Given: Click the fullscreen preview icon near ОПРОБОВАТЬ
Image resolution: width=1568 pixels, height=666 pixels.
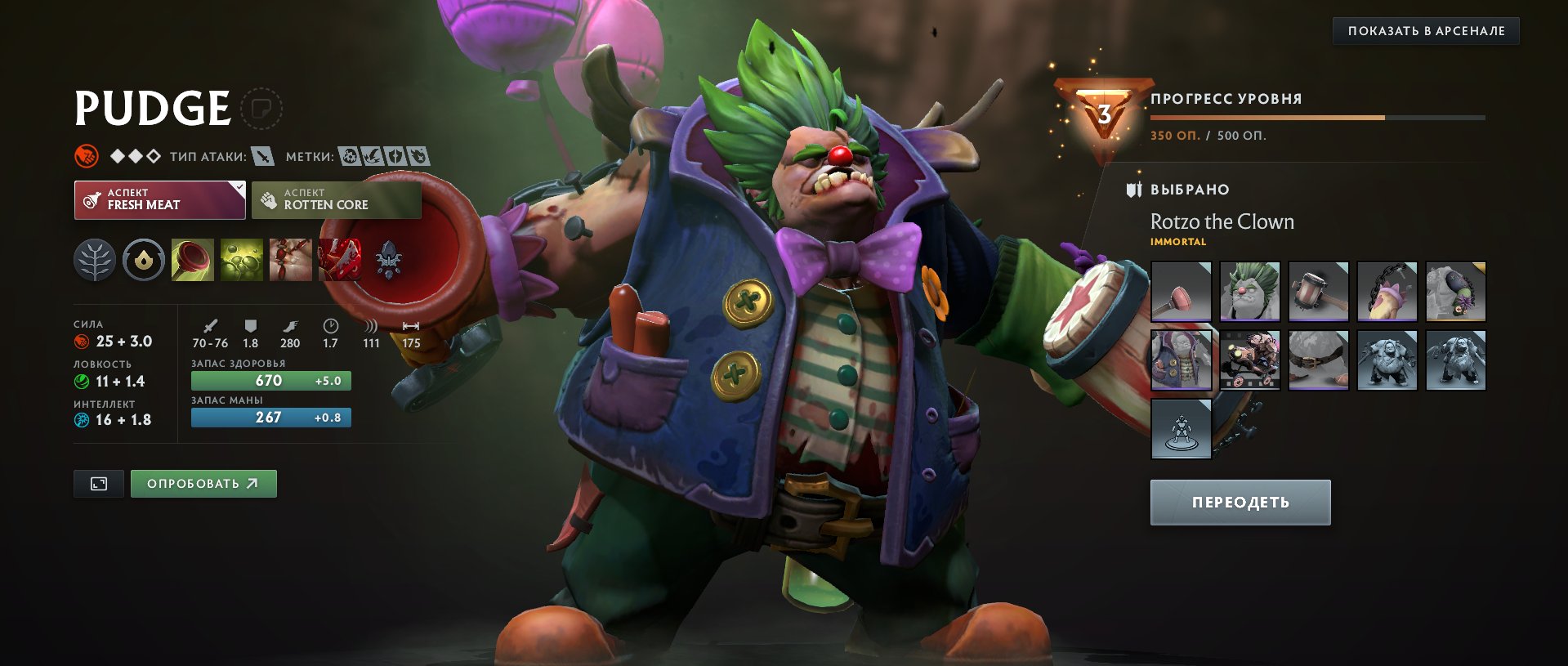Looking at the screenshot, I should (x=99, y=483).
